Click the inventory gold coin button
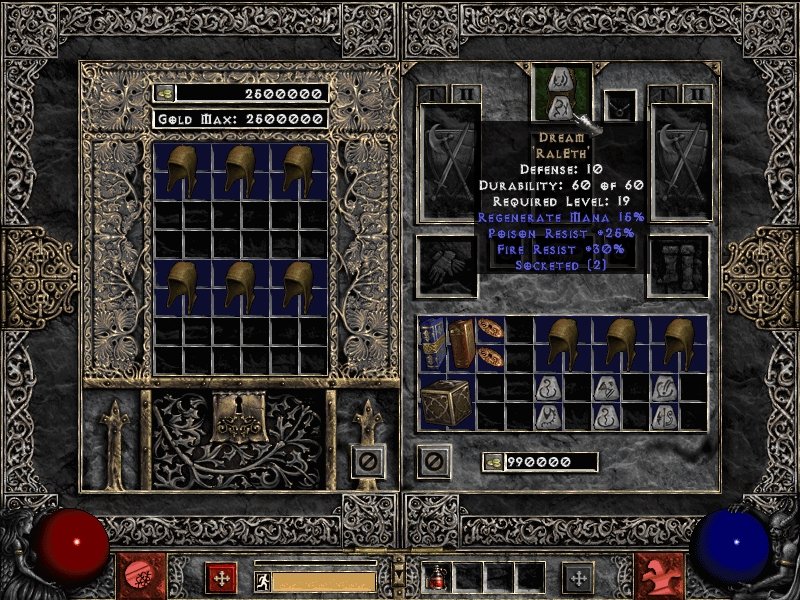The width and height of the screenshot is (800, 600). pos(493,462)
